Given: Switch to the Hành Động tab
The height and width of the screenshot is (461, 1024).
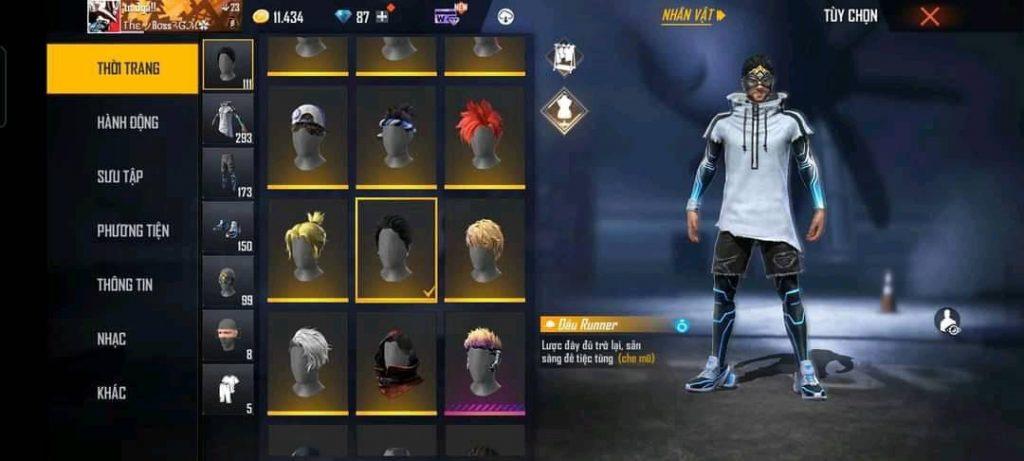Looking at the screenshot, I should pyautogui.click(x=127, y=122).
